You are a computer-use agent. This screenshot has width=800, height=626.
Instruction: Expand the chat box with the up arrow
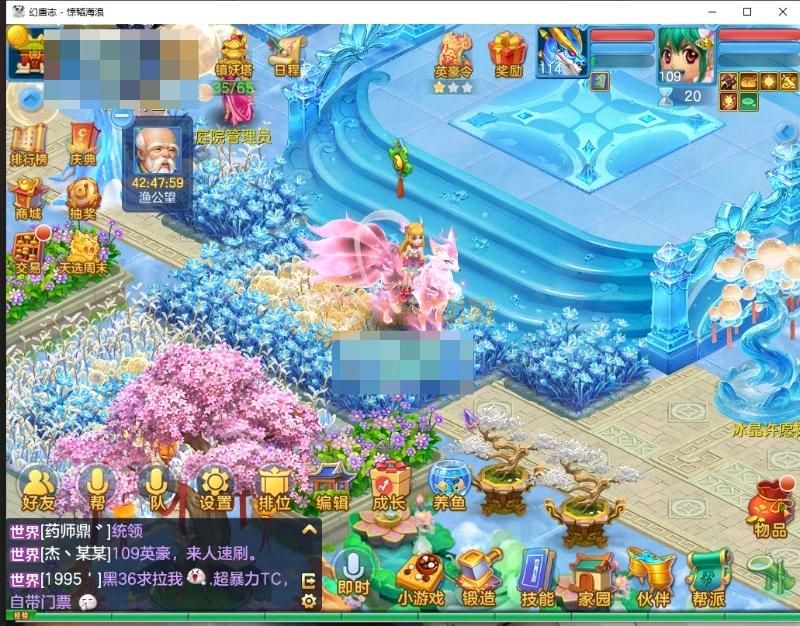pos(309,530)
